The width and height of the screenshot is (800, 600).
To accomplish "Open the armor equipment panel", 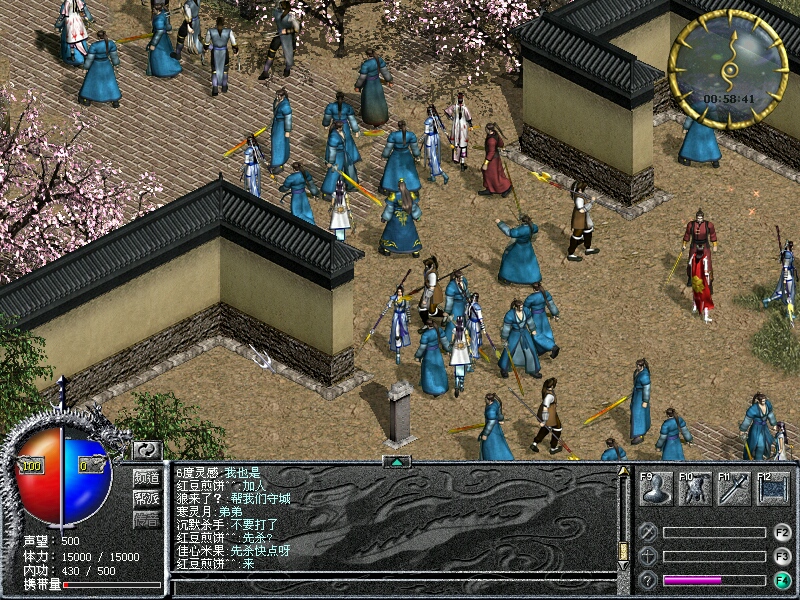I will (x=695, y=489).
